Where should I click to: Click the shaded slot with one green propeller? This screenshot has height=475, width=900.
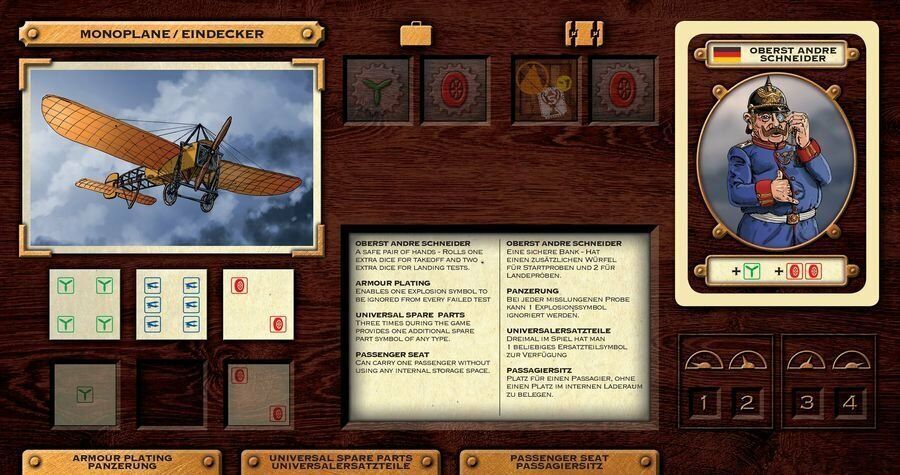(x=86, y=394)
